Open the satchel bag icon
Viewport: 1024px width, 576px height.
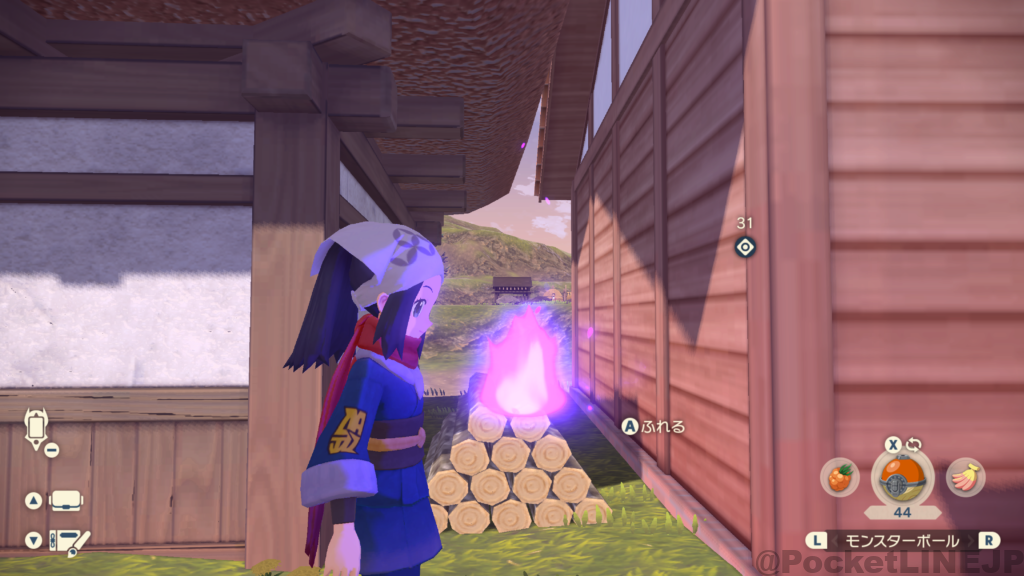(66, 500)
